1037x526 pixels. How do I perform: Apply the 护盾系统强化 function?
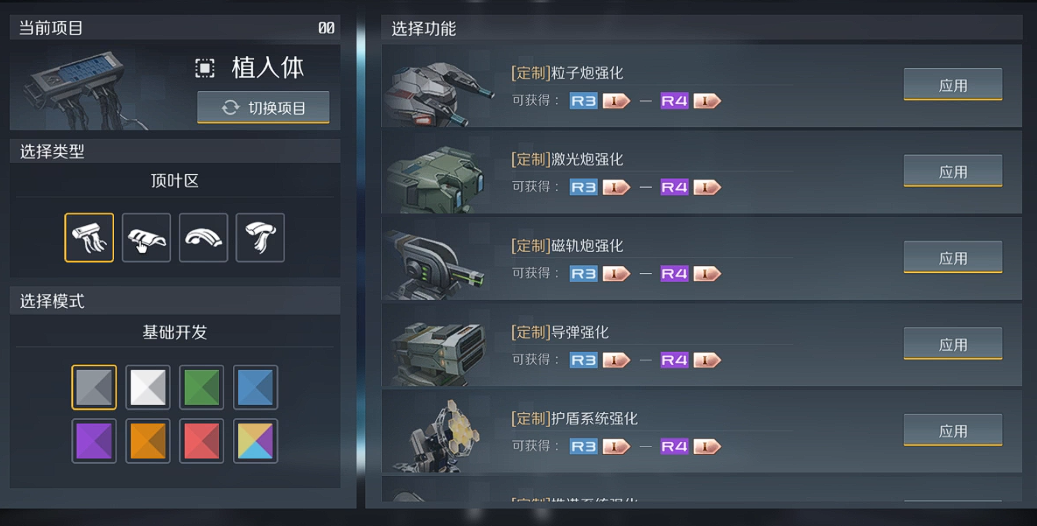click(952, 431)
